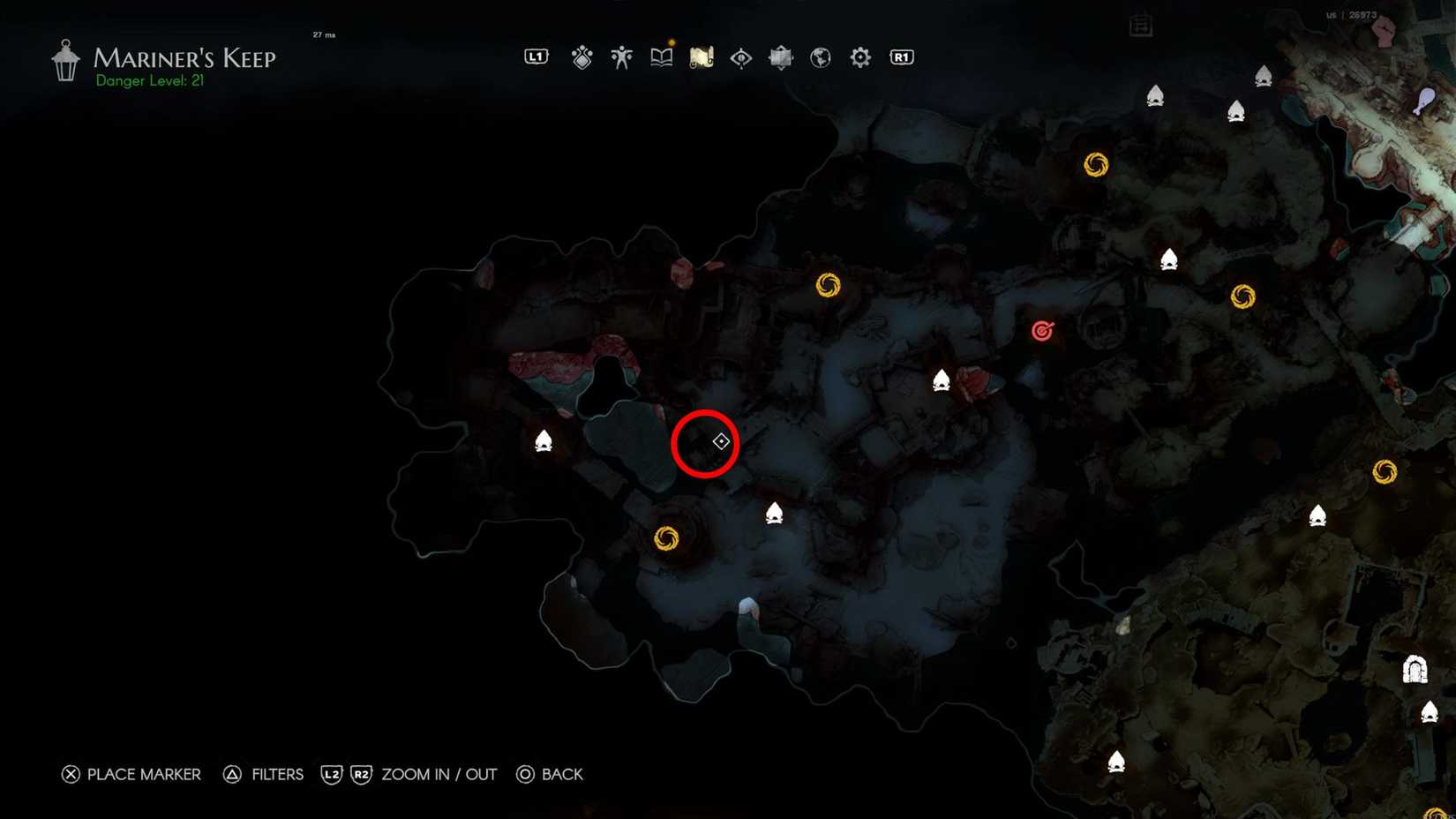Select the eye emblem icon in the top bar

point(739,56)
